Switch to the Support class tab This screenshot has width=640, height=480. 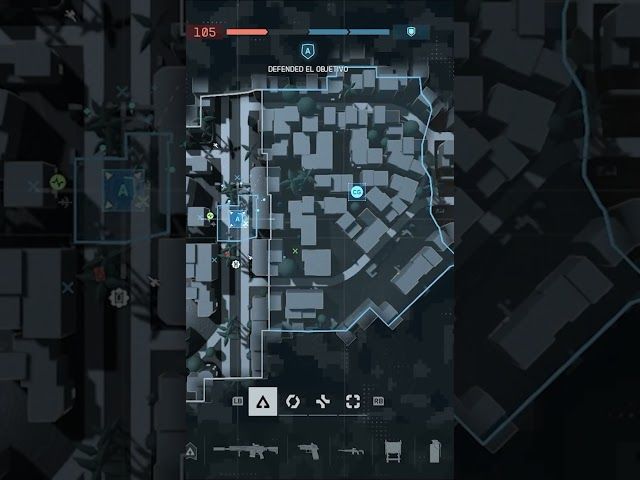tap(322, 401)
